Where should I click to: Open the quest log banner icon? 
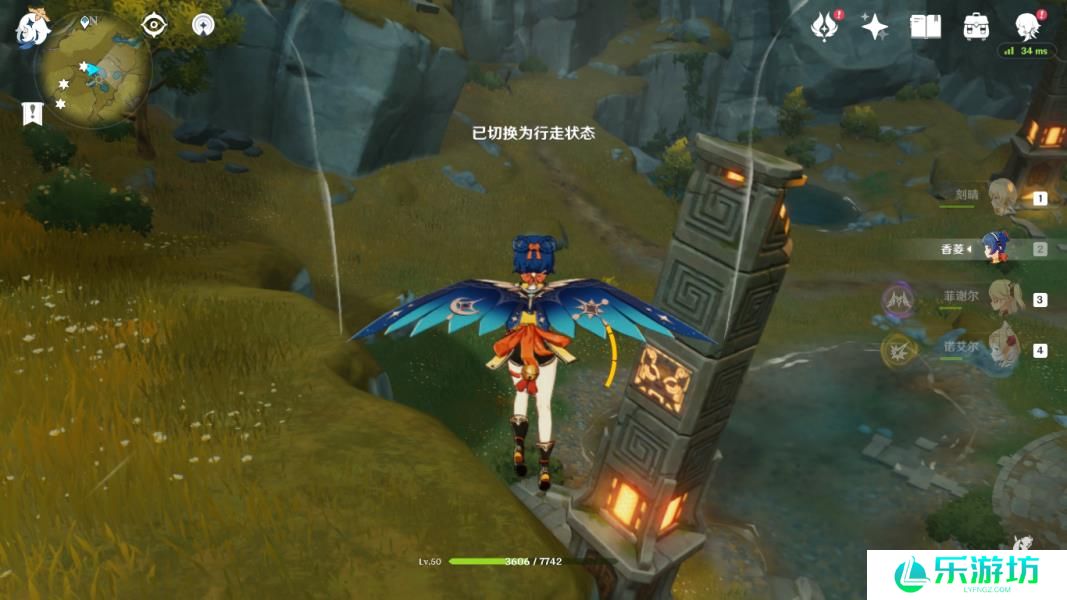click(x=32, y=113)
